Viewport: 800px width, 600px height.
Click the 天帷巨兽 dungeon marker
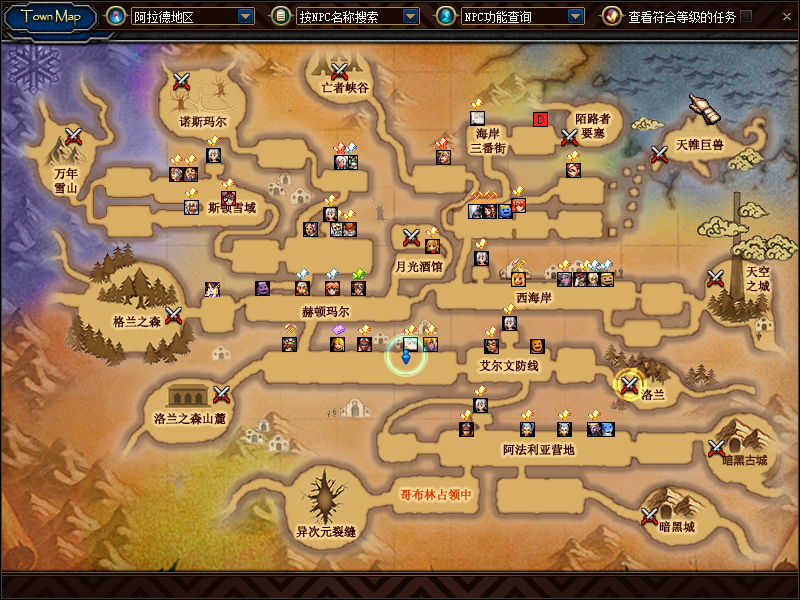coord(659,154)
